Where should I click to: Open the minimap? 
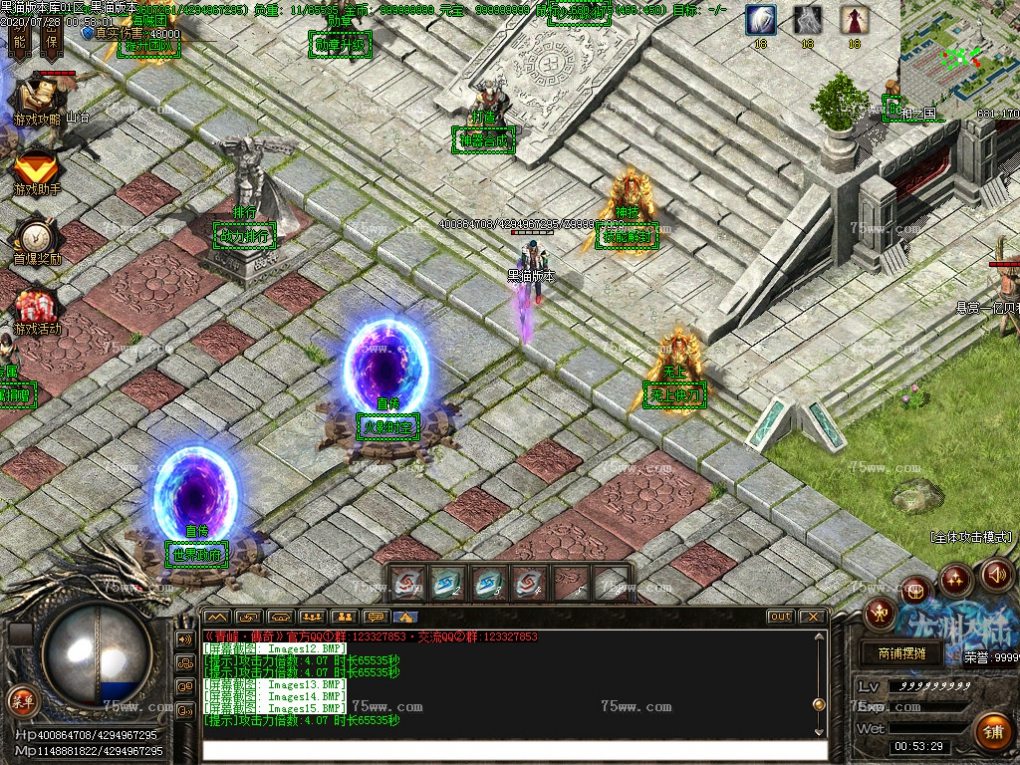pos(958,55)
